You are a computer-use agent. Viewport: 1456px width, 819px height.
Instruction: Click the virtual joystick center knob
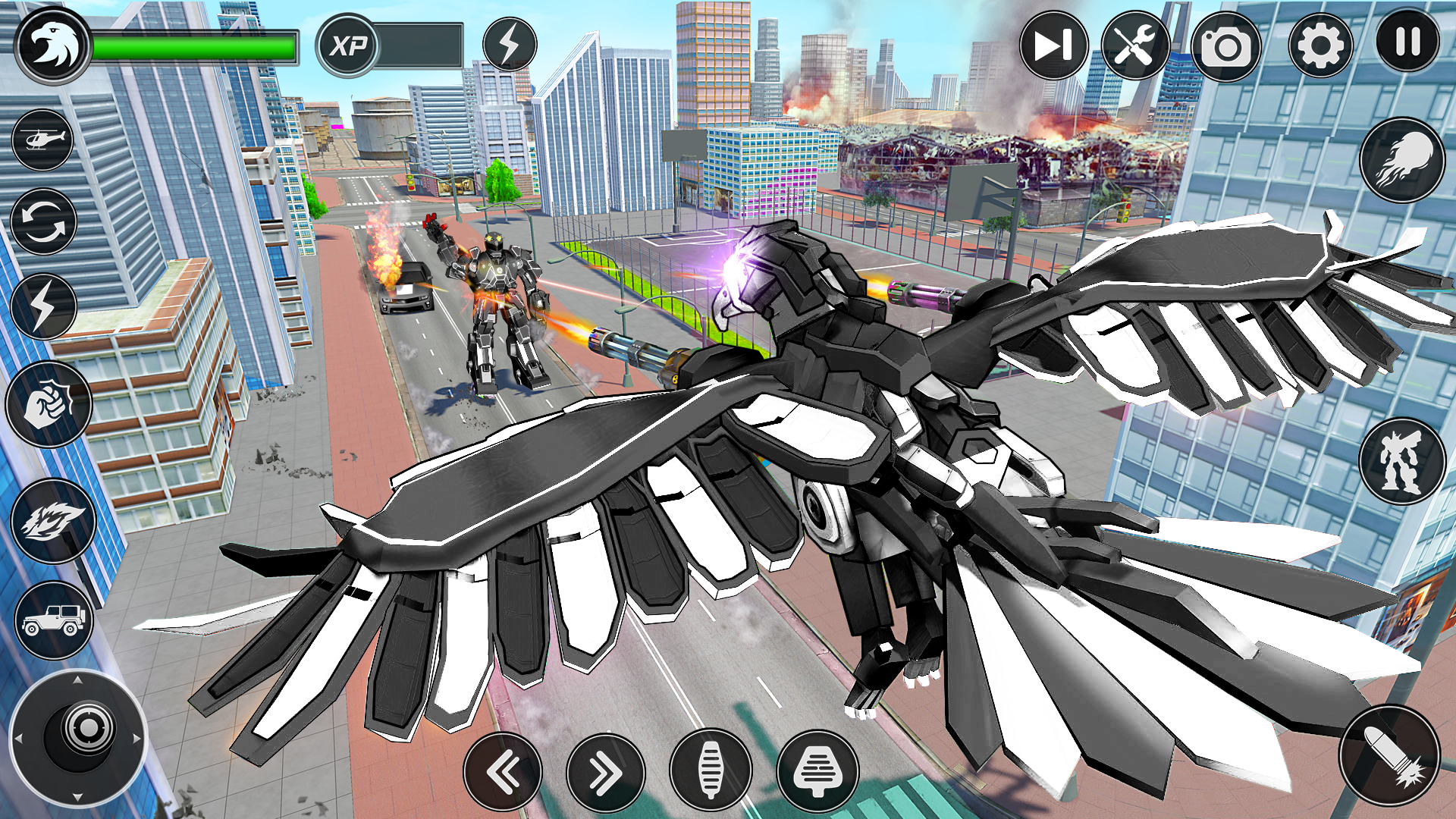pos(88,729)
